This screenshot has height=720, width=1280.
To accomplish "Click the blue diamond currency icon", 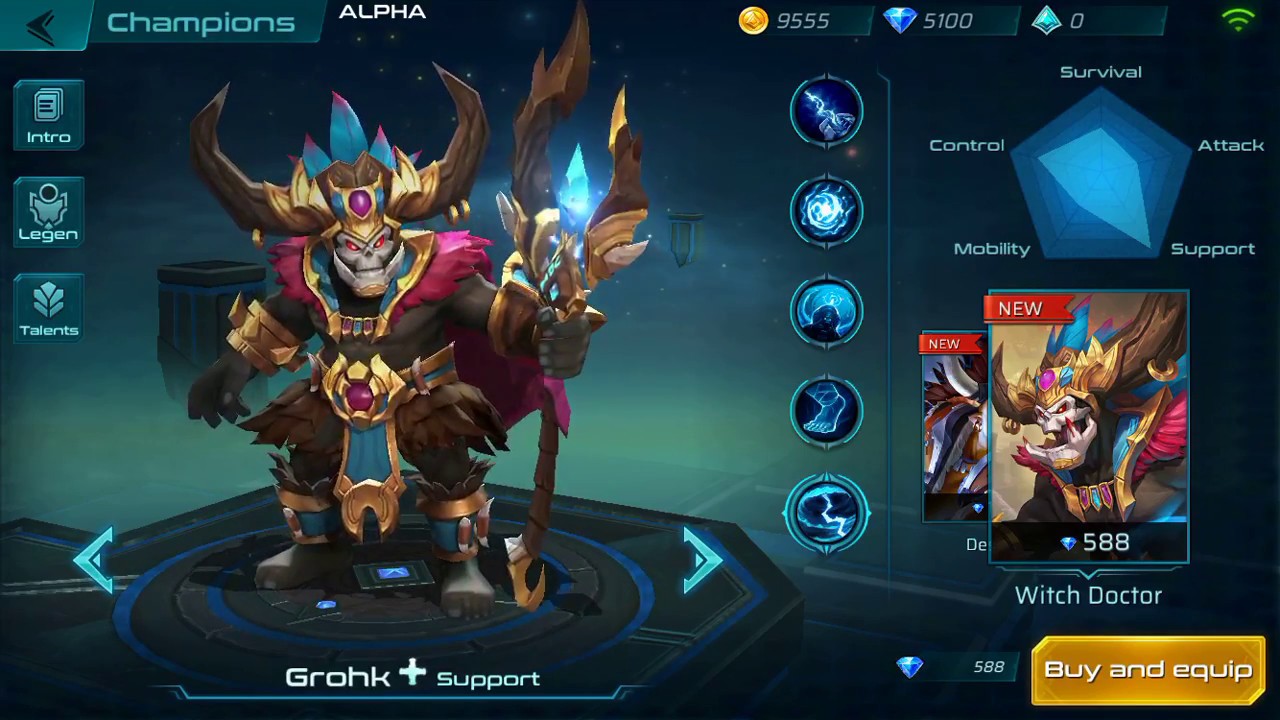I will pyautogui.click(x=900, y=21).
